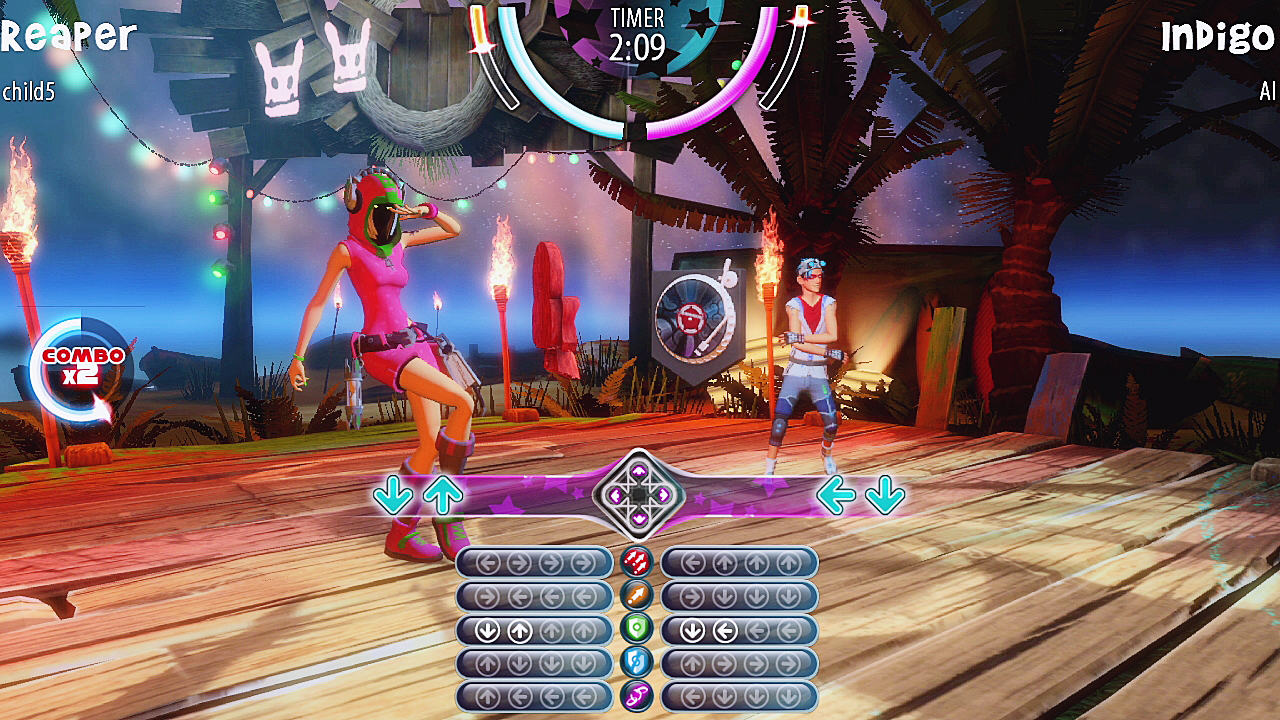Toggle the highlighted down arrow in Reaper's third row
The image size is (1280, 720).
(485, 628)
